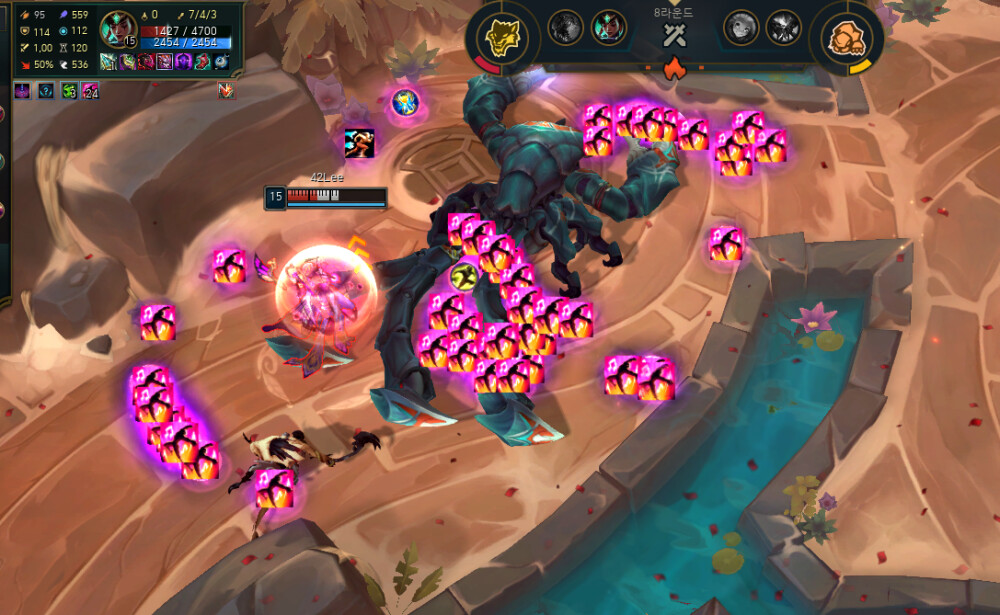Select the dark red claw inventory item

145,62
